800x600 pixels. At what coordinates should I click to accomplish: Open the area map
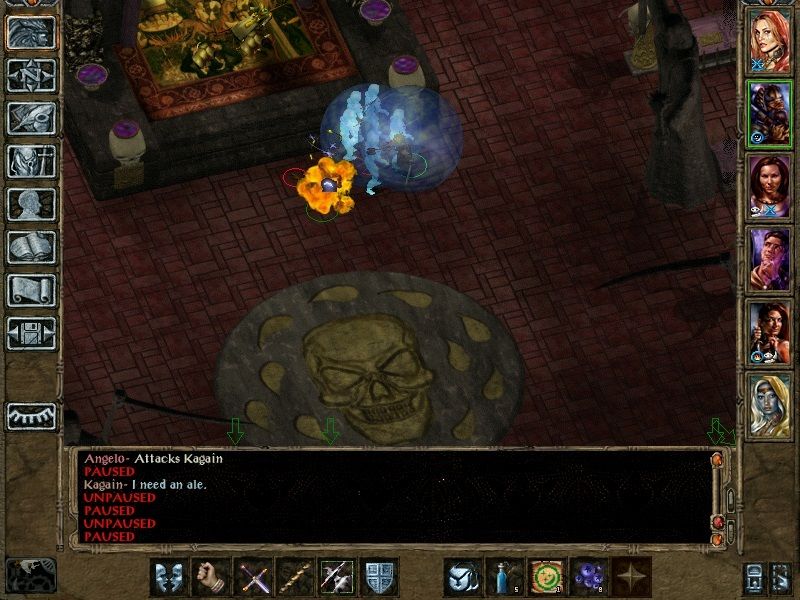click(x=31, y=75)
